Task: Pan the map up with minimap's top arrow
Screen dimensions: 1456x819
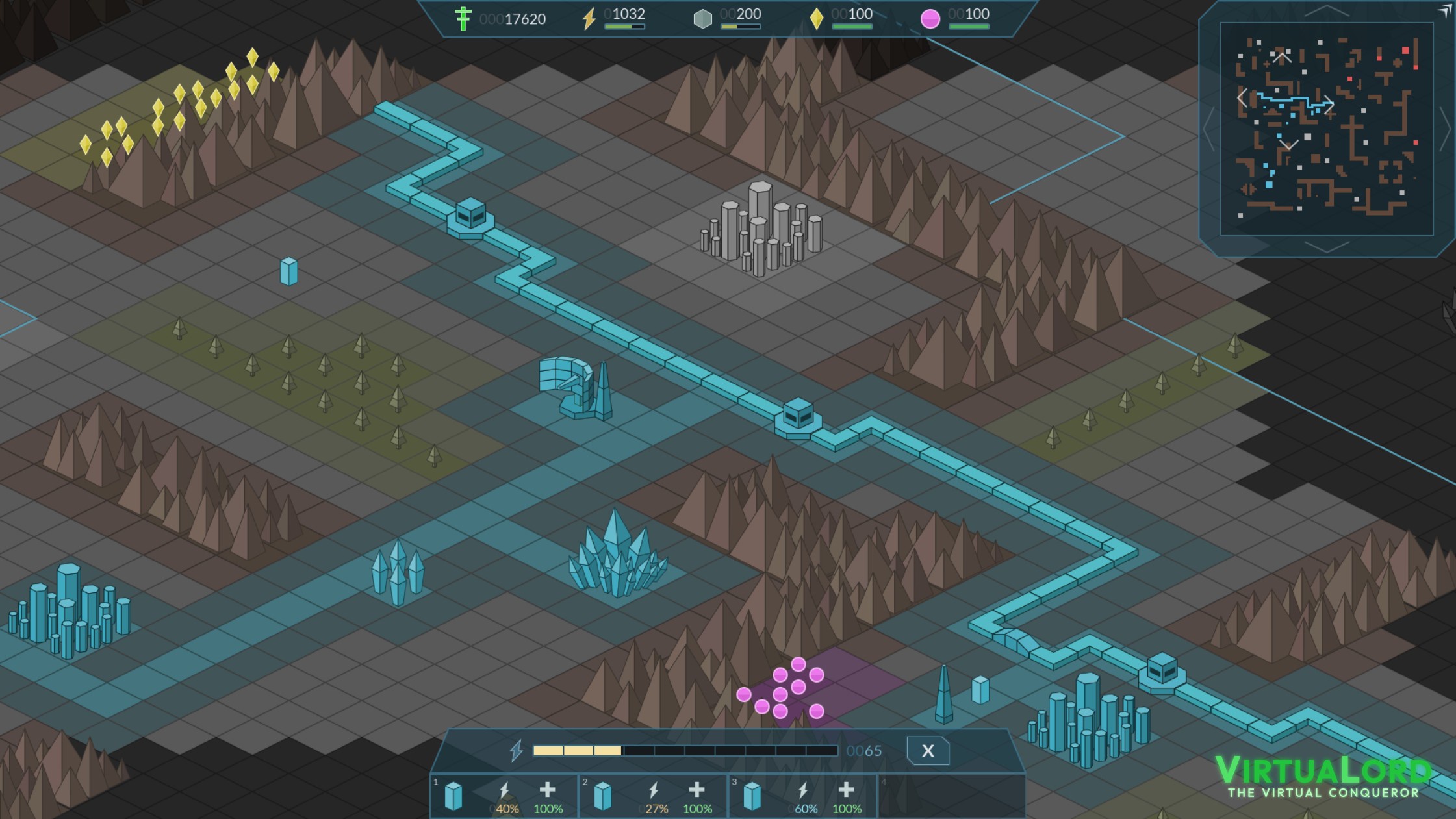Action: (x=1327, y=10)
